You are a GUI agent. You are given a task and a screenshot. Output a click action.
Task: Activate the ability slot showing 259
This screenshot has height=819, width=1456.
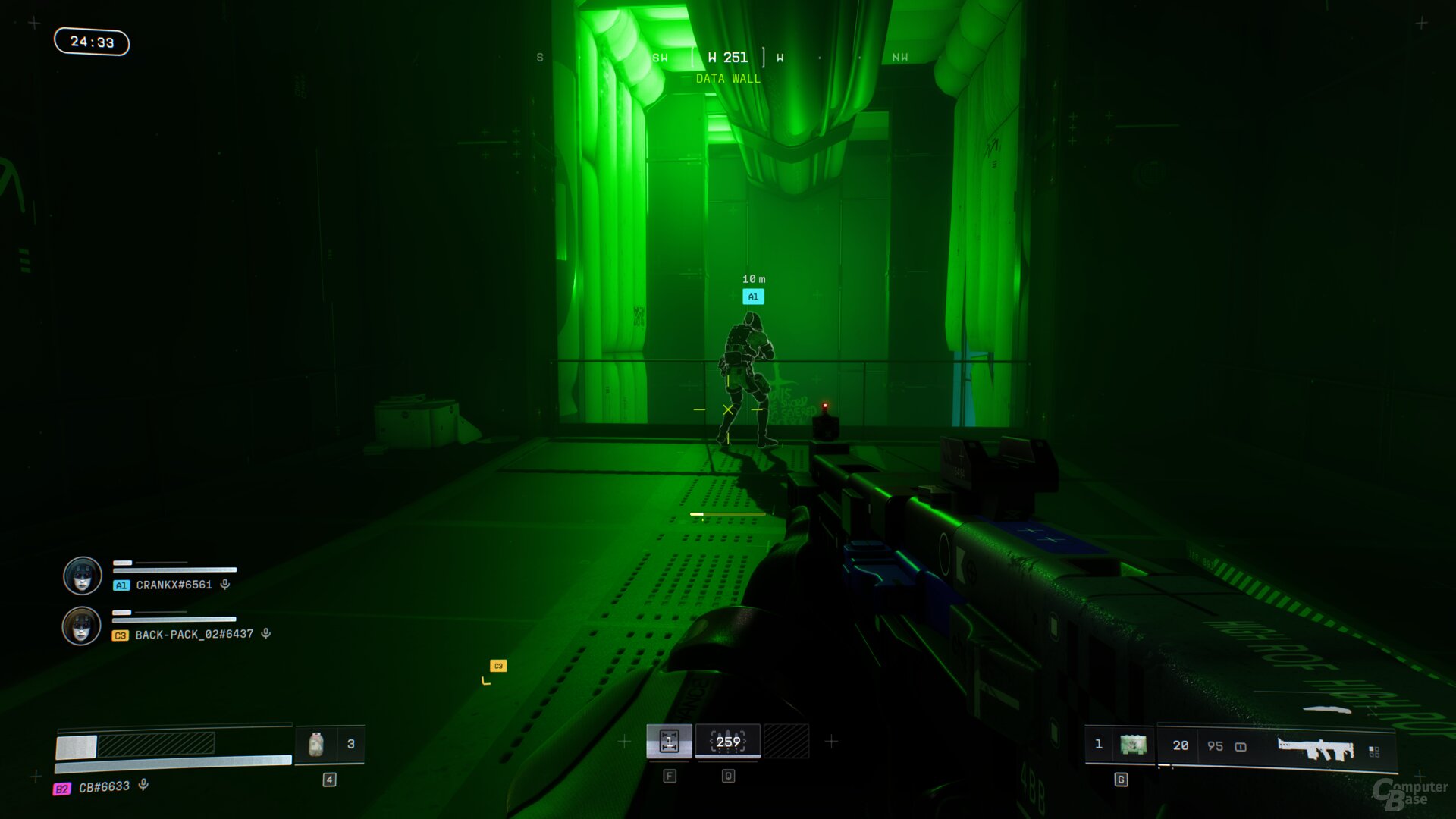[728, 742]
